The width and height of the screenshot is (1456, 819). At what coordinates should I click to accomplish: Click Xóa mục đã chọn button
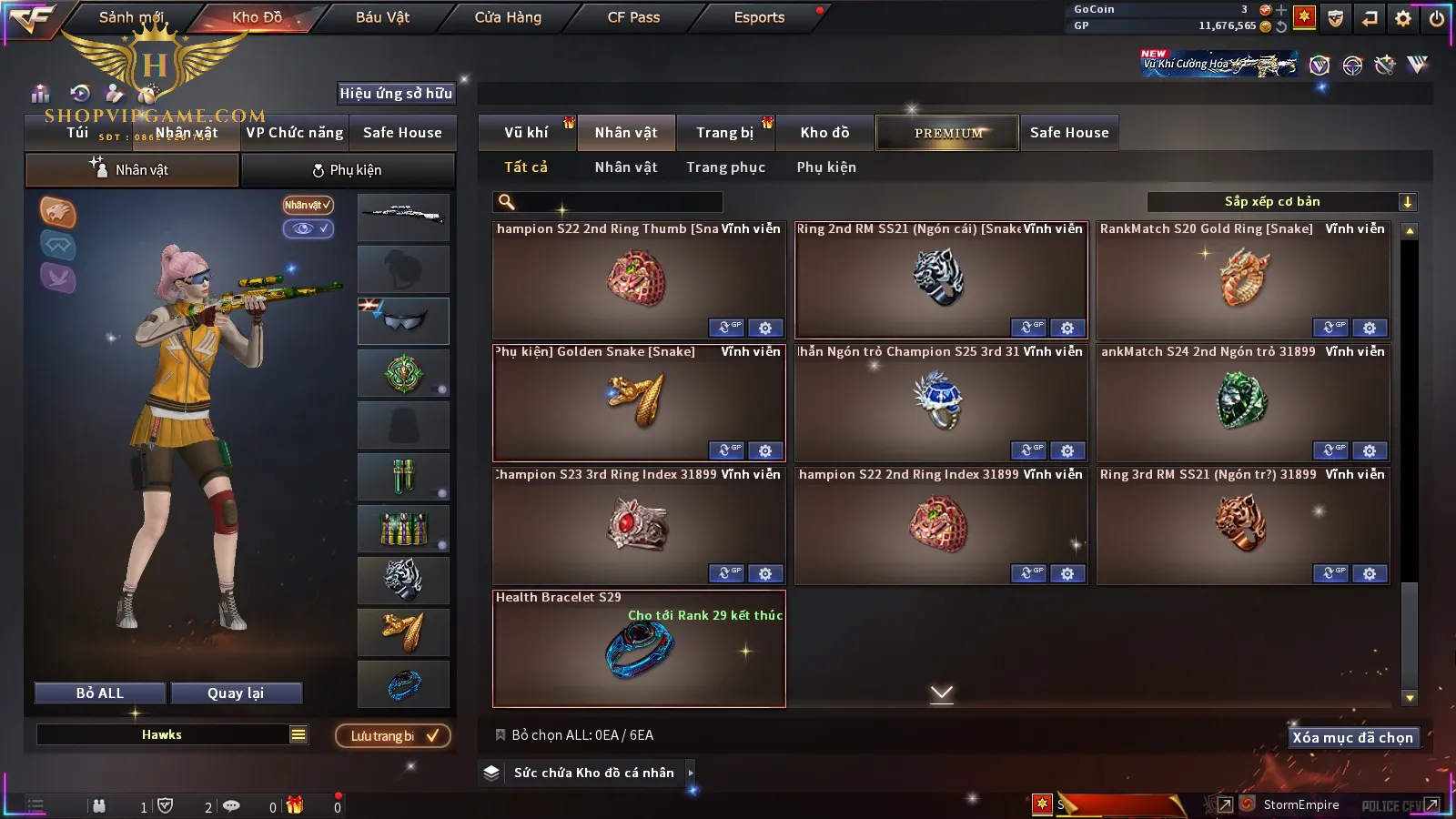point(1352,738)
